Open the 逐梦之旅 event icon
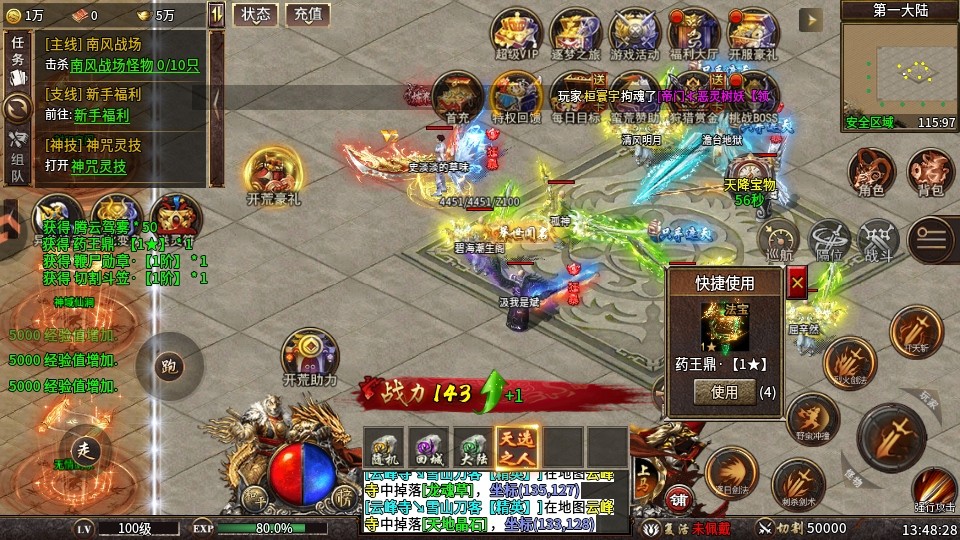 pyautogui.click(x=572, y=32)
